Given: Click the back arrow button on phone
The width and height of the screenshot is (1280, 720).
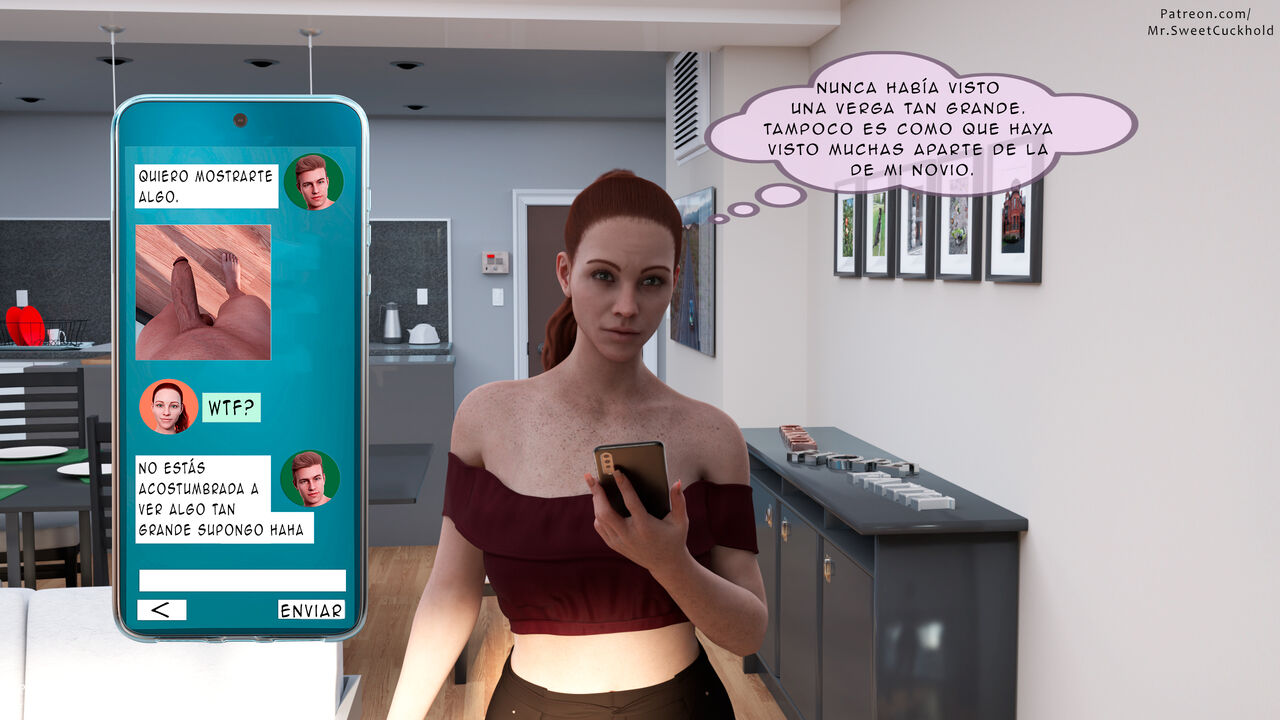Looking at the screenshot, I should click(x=161, y=610).
